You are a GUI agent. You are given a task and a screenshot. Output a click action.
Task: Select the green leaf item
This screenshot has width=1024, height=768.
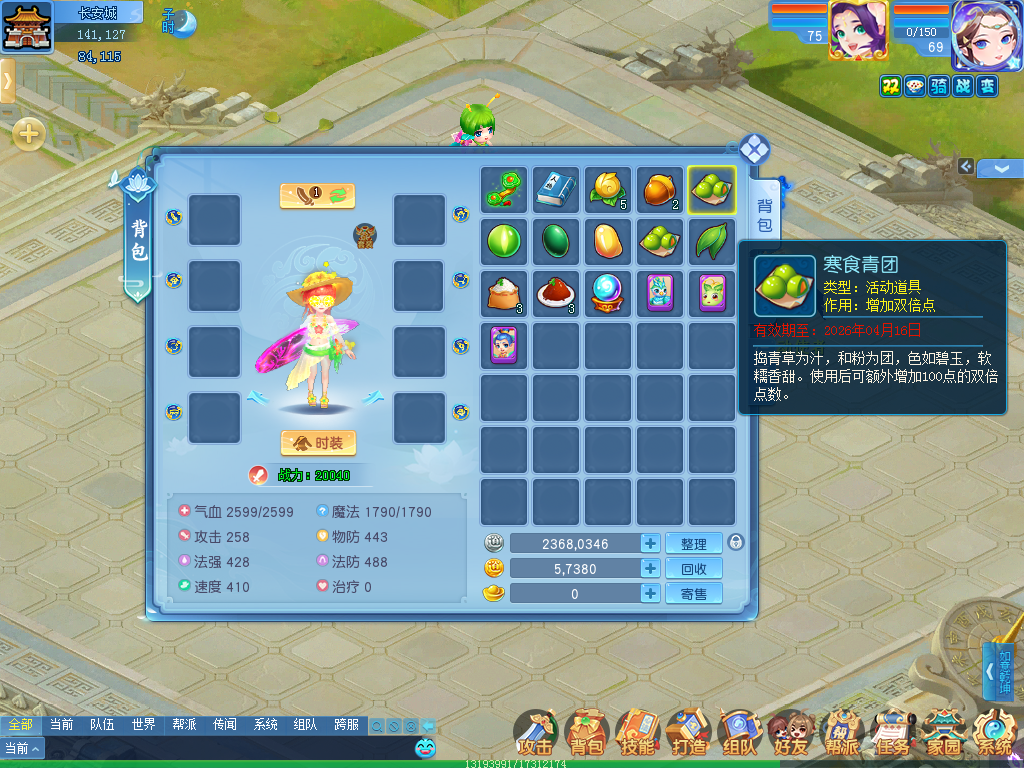click(x=711, y=241)
